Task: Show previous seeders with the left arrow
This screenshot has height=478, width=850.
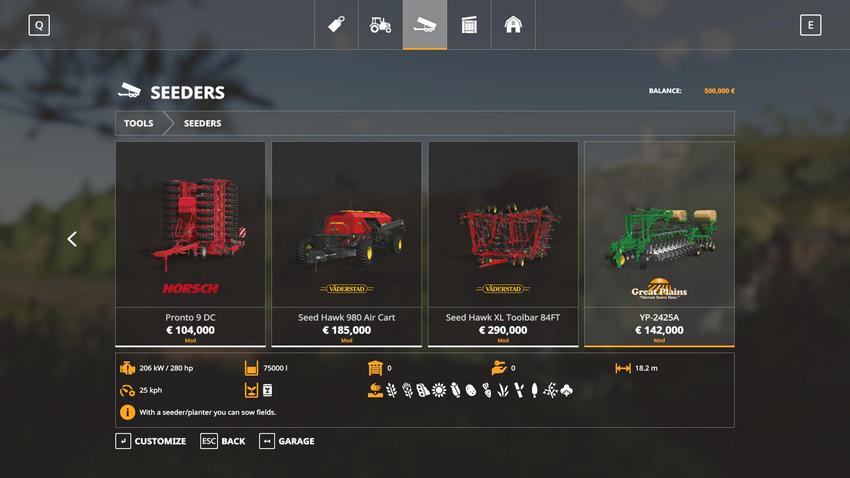Action: (72, 239)
